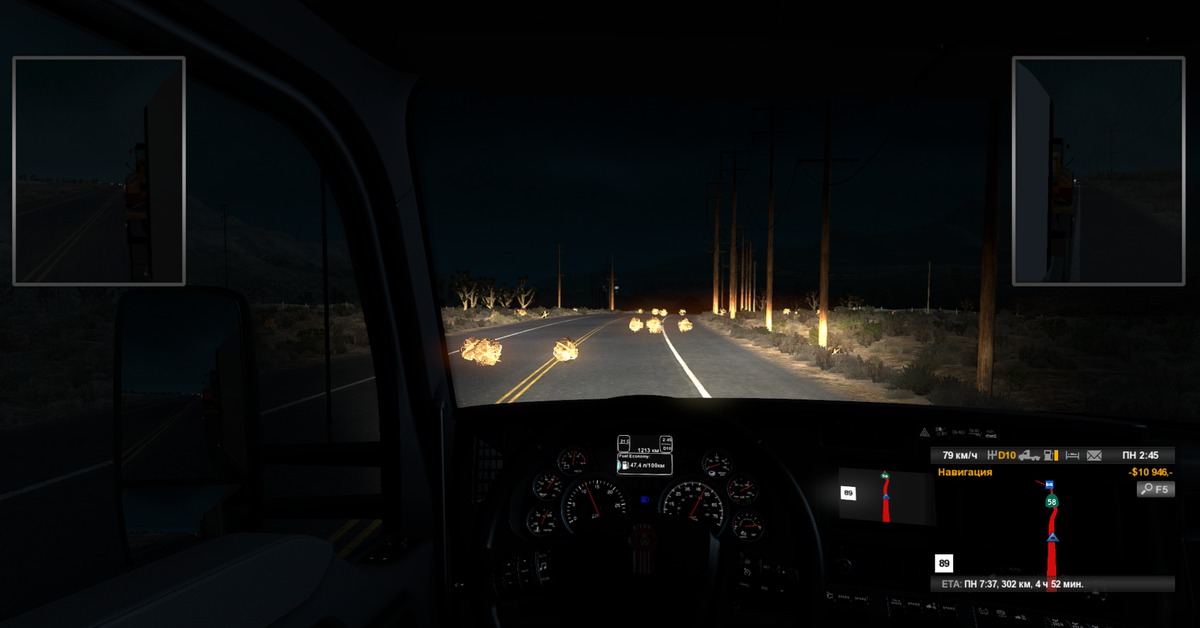Open the mail envelope icon in route advisor

coord(1094,455)
